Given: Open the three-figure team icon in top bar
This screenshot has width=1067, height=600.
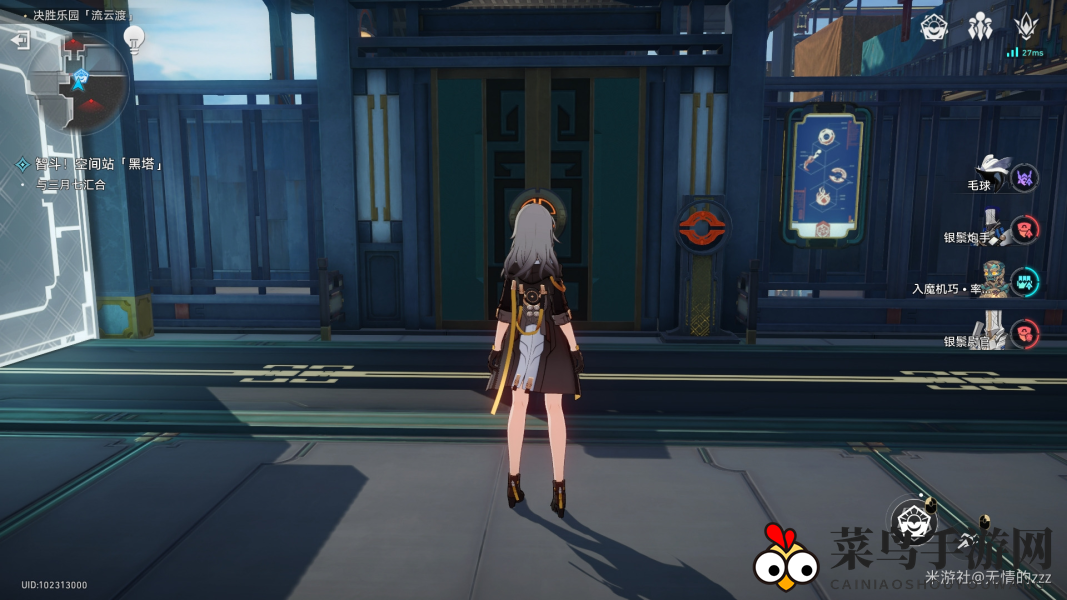Looking at the screenshot, I should pos(980,27).
